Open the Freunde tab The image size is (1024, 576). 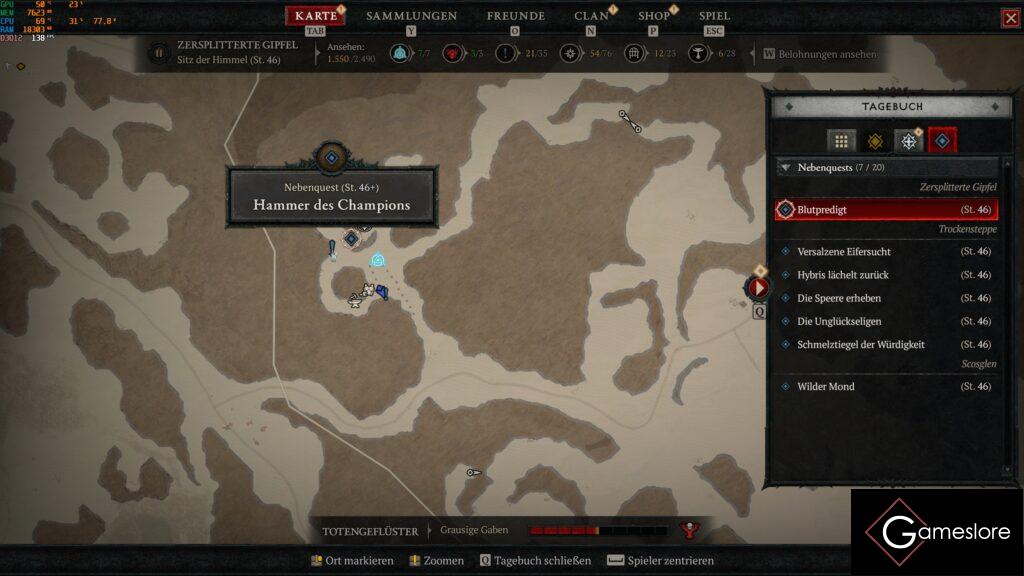click(x=515, y=16)
